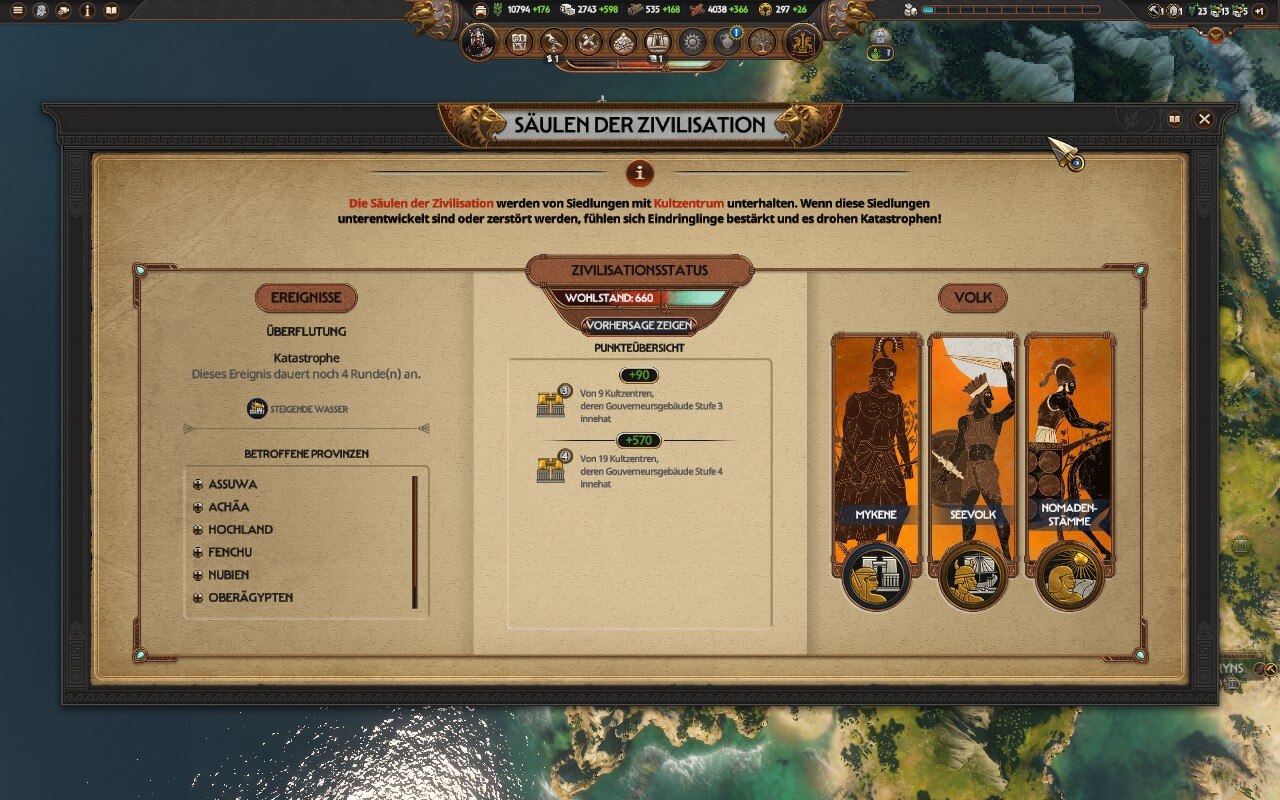Expand the Achäa province entry
Image resolution: width=1280 pixels, height=800 pixels.
click(x=198, y=507)
